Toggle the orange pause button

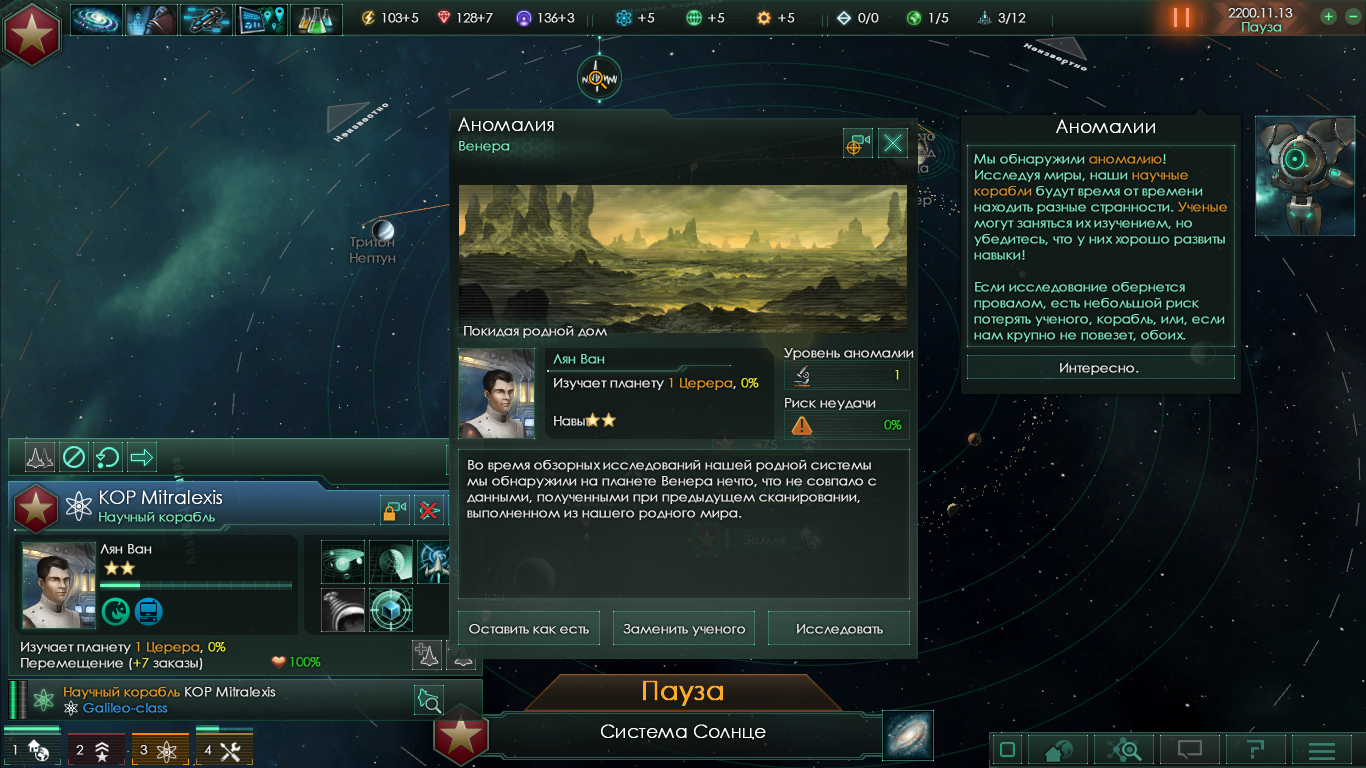point(1182,18)
